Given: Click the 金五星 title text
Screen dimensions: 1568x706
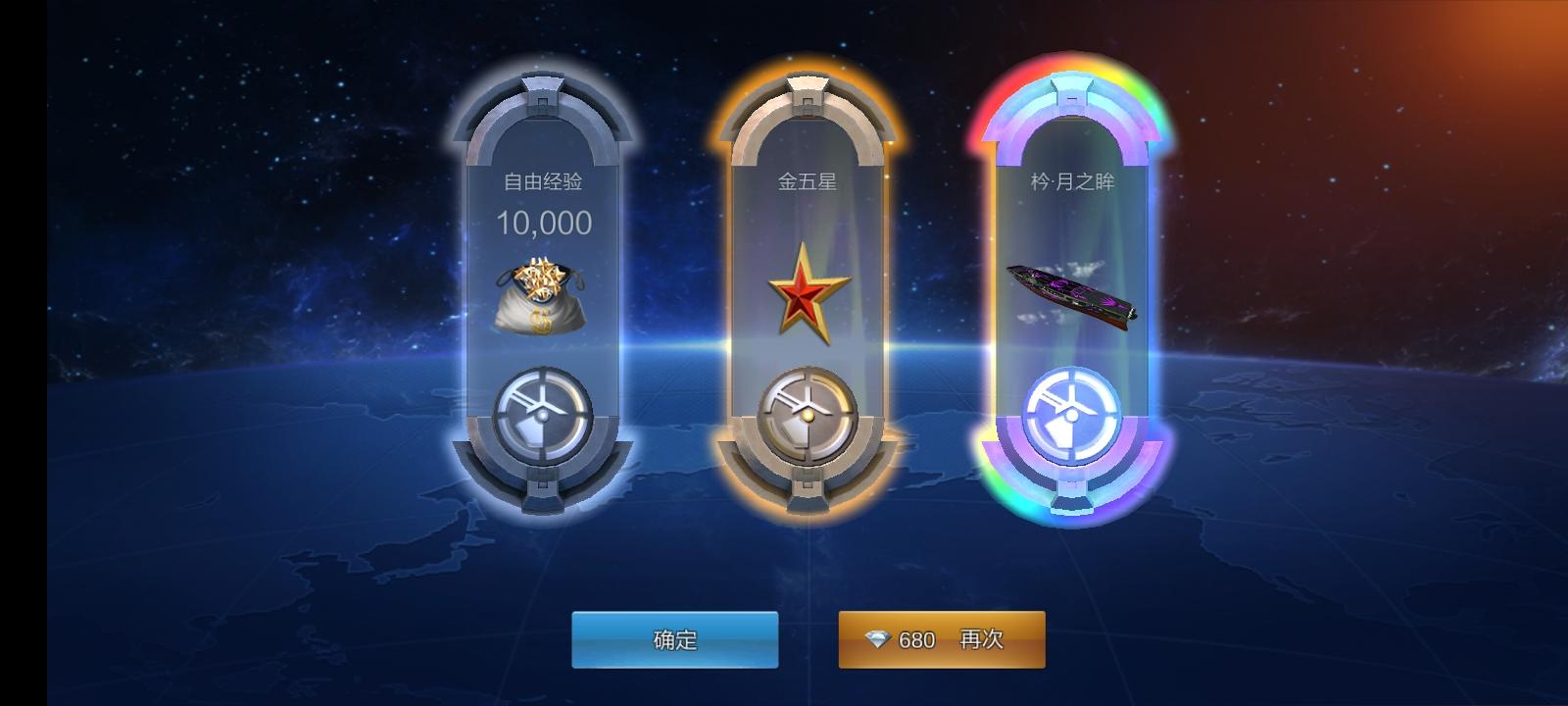Looking at the screenshot, I should tap(808, 180).
